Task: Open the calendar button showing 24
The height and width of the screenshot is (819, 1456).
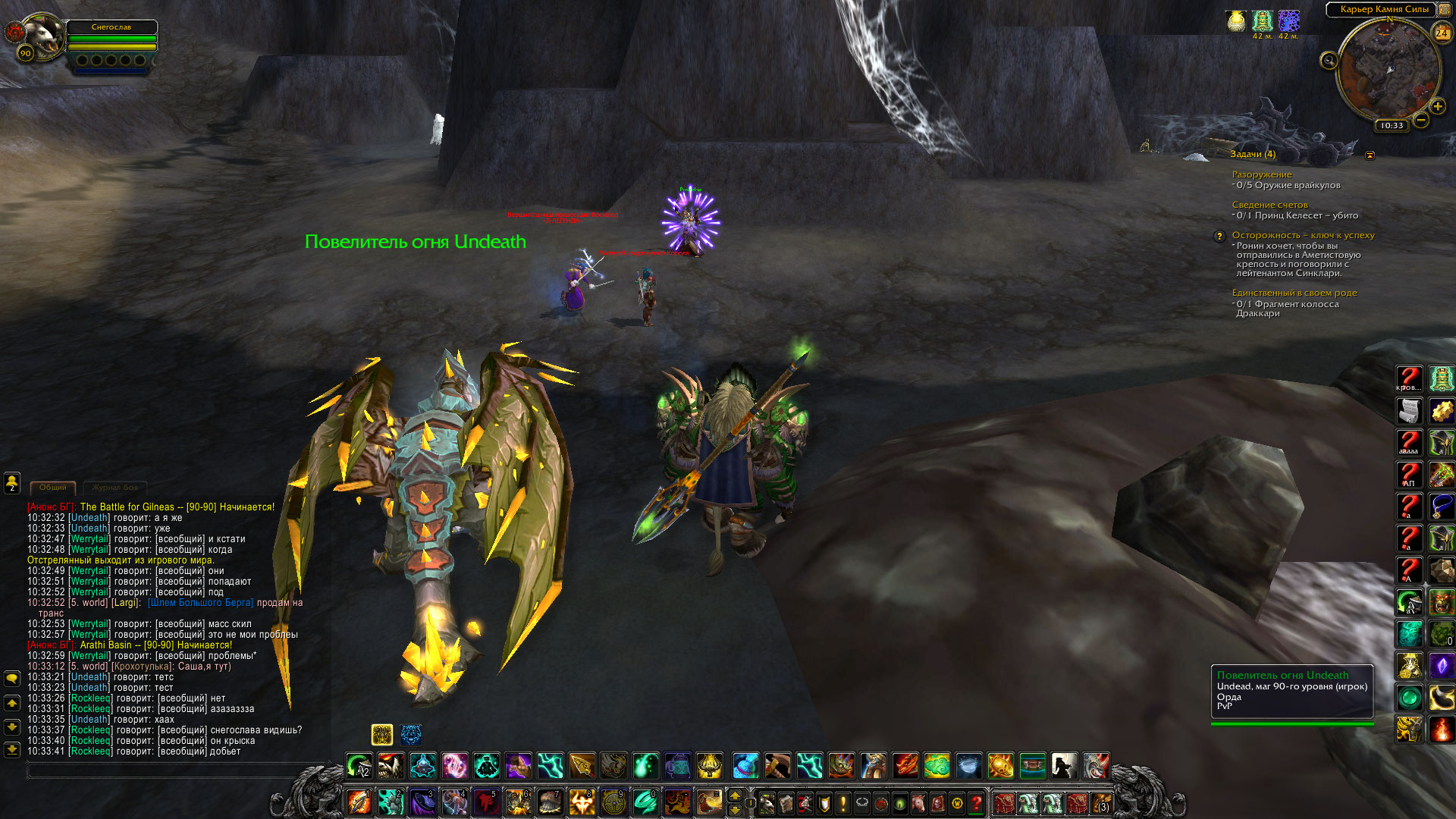Action: point(1441,33)
